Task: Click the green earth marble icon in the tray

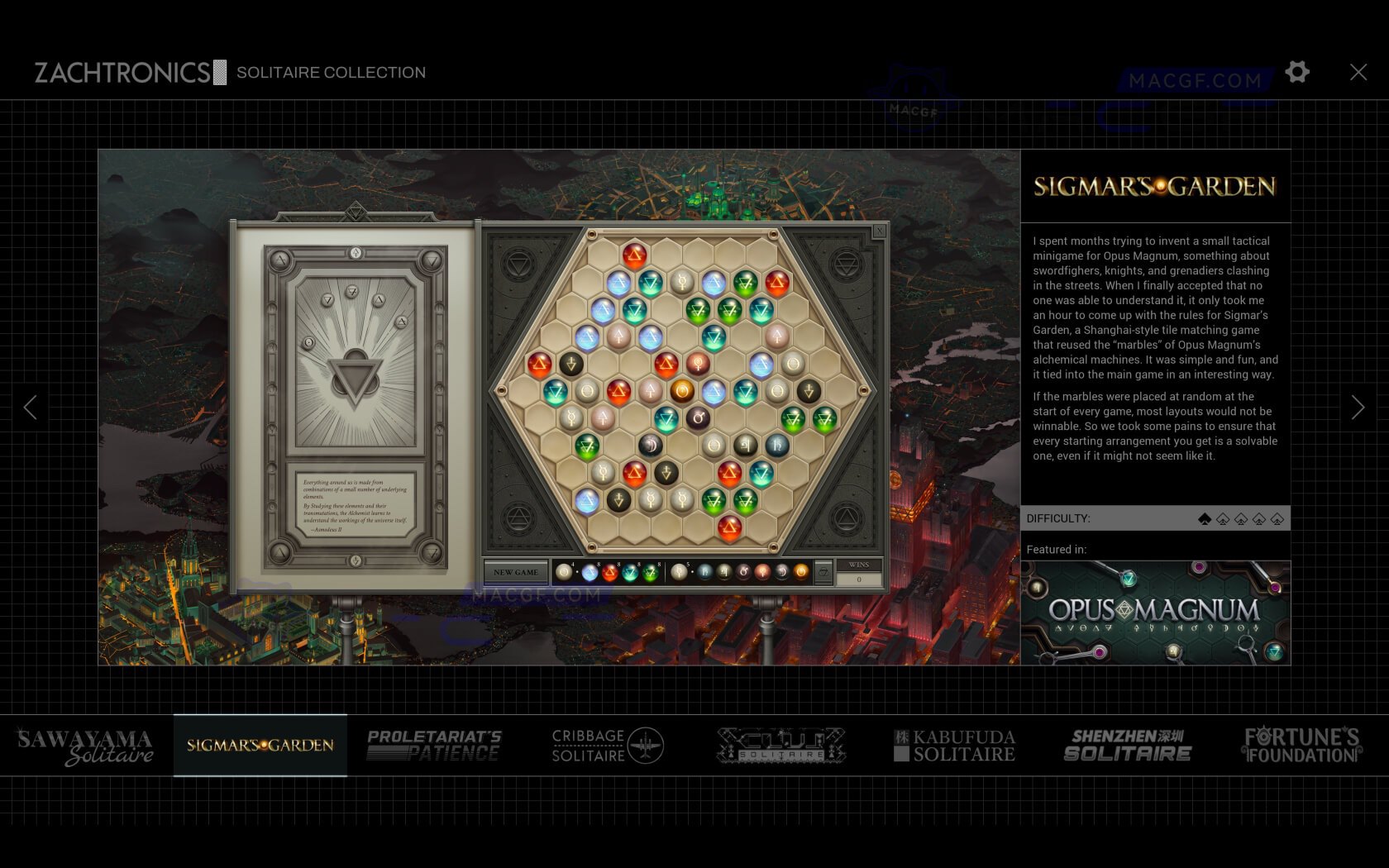Action: coord(648,572)
